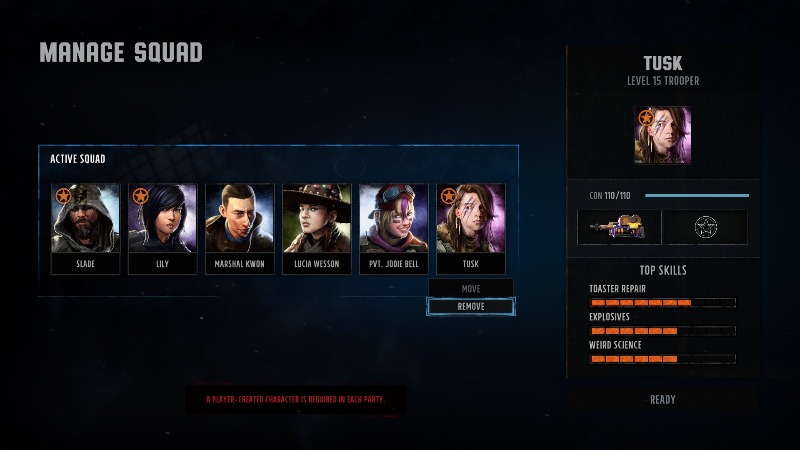Confirm the squad with Ready
The height and width of the screenshot is (450, 800).
click(x=663, y=399)
